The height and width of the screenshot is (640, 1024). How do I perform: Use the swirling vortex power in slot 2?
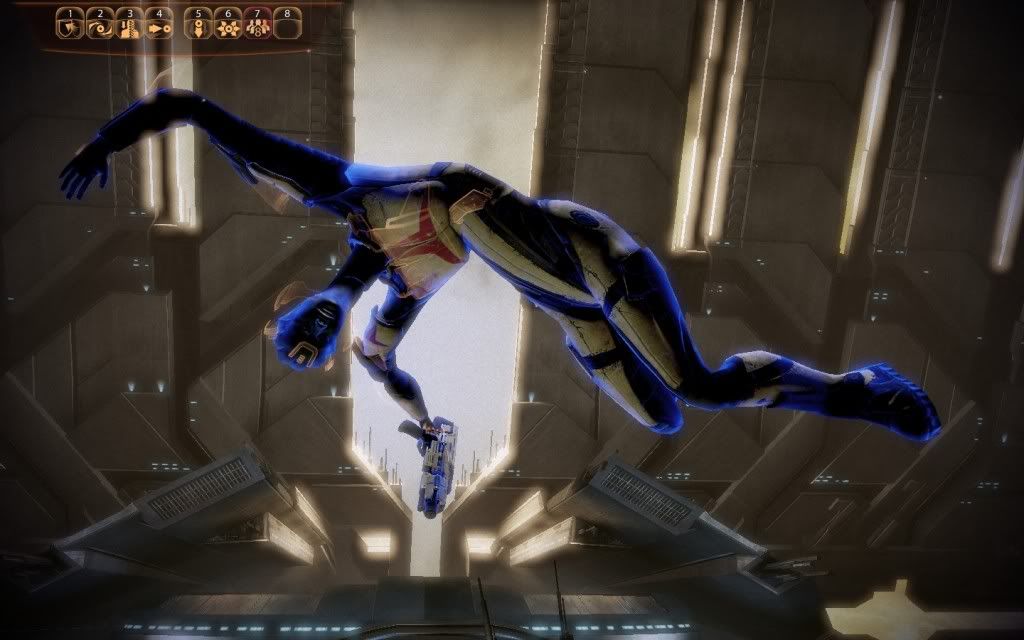point(100,24)
